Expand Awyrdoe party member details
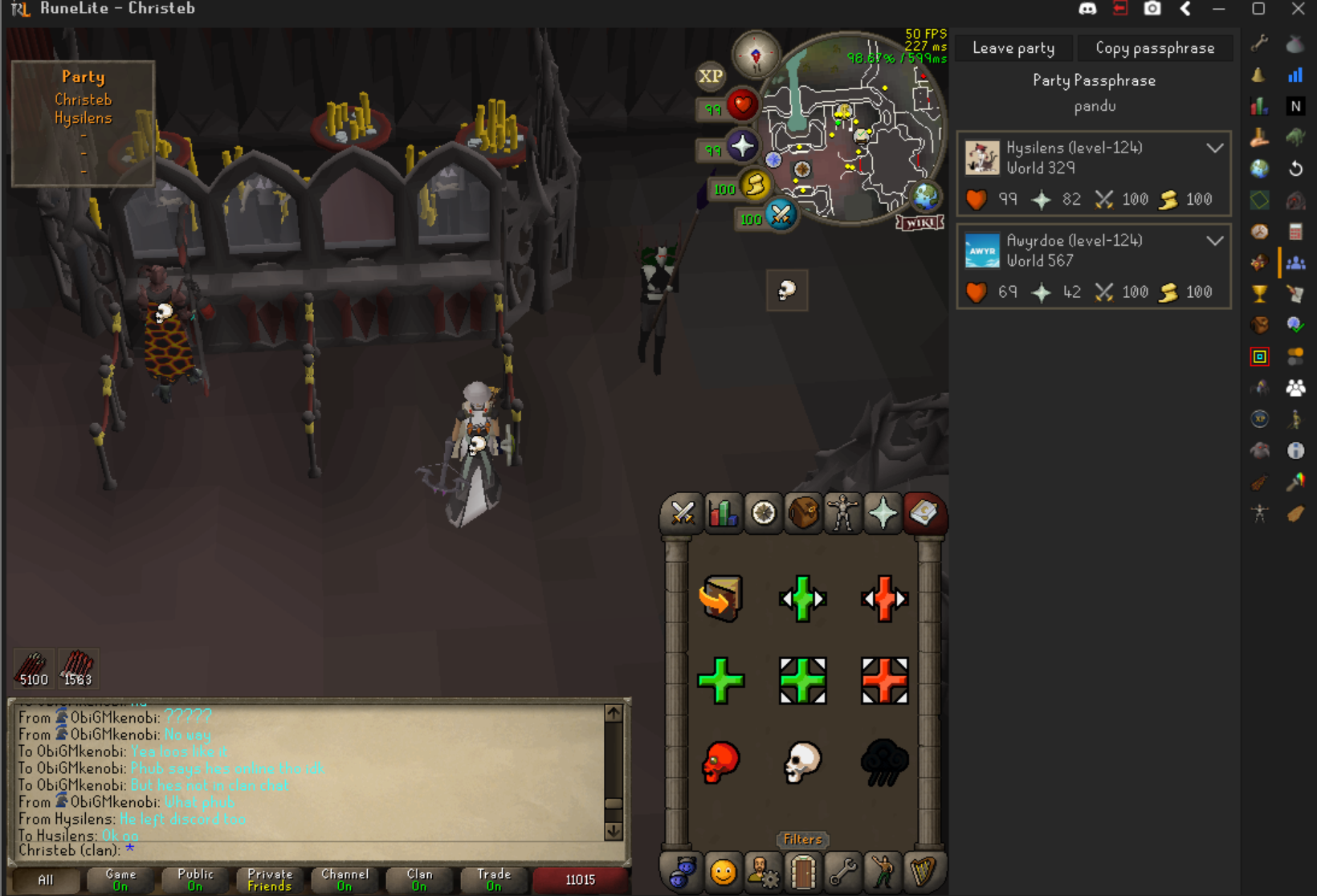 [x=1214, y=241]
